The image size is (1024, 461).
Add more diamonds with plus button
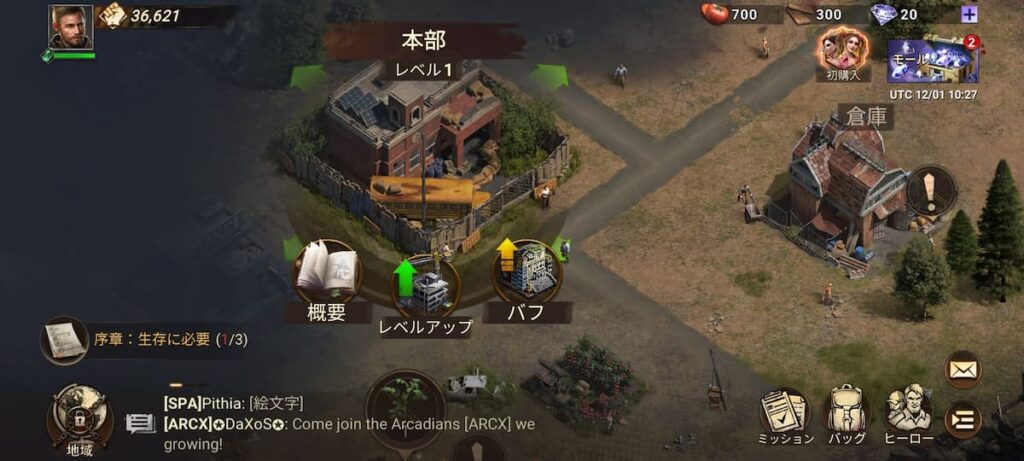click(x=968, y=14)
